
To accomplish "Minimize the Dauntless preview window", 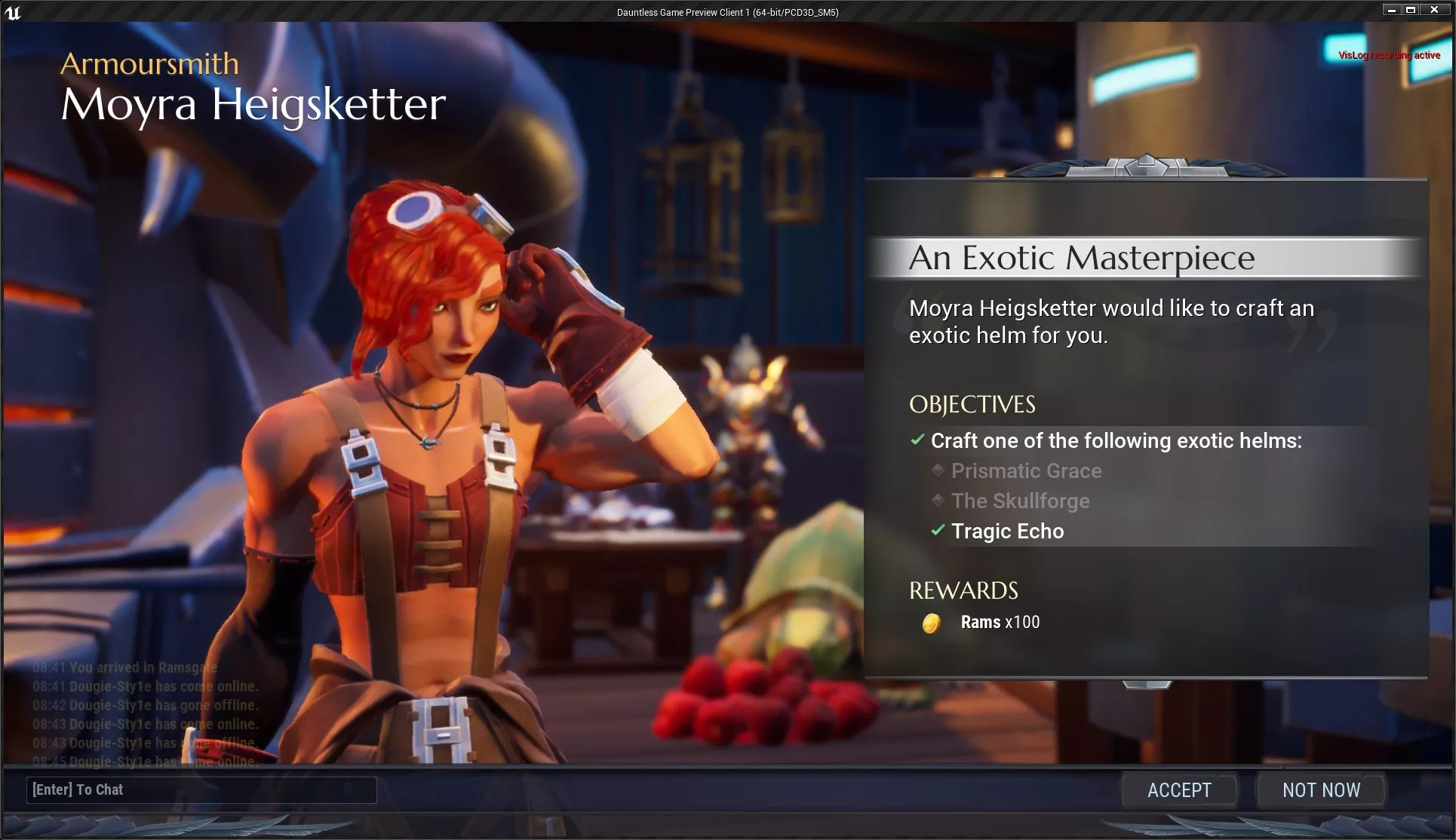I will tap(1392, 10).
